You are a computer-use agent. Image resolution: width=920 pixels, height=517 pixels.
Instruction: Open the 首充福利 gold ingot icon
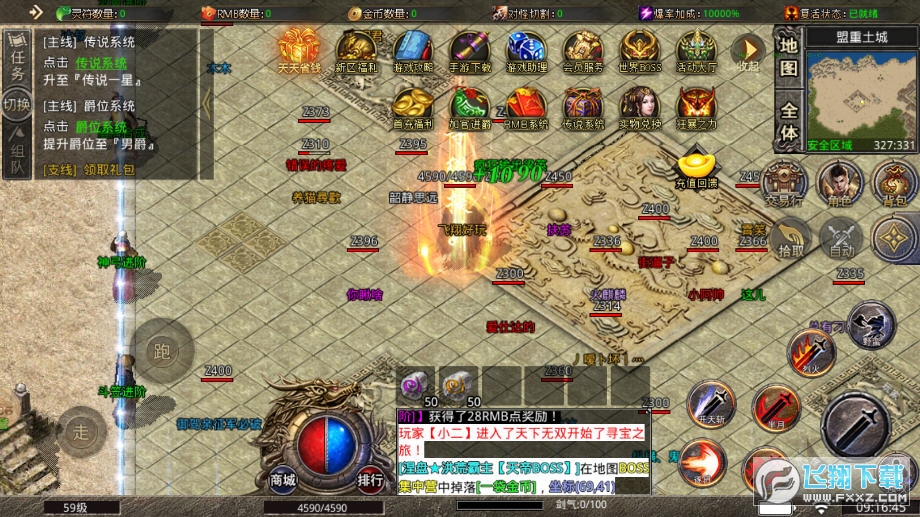click(x=412, y=107)
